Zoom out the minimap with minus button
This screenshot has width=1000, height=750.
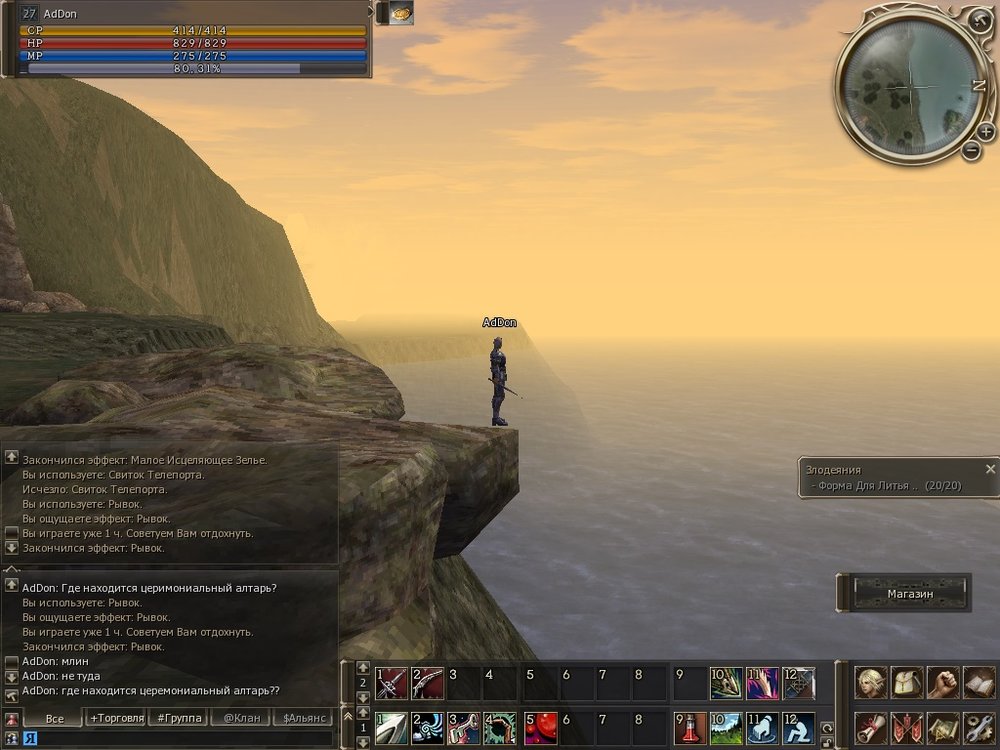click(x=971, y=151)
